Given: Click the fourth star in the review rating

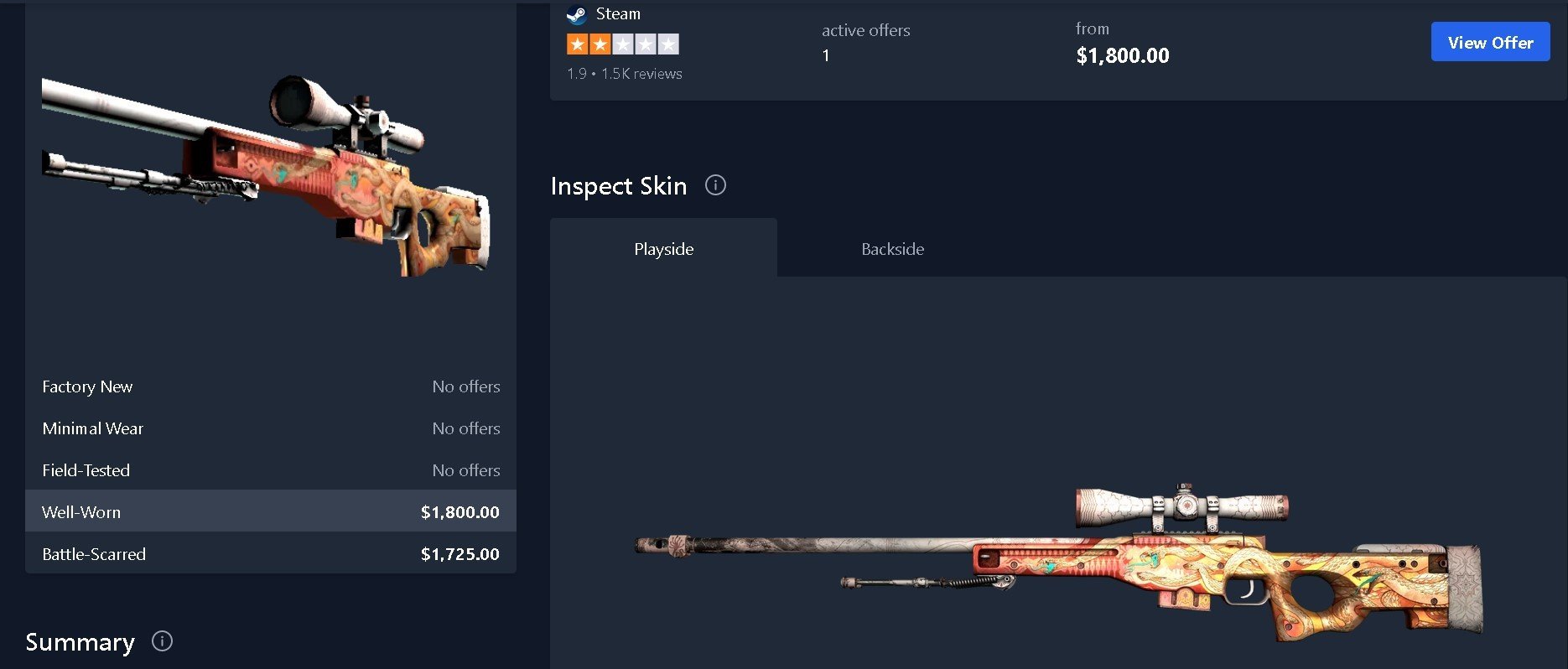Looking at the screenshot, I should coord(645,43).
